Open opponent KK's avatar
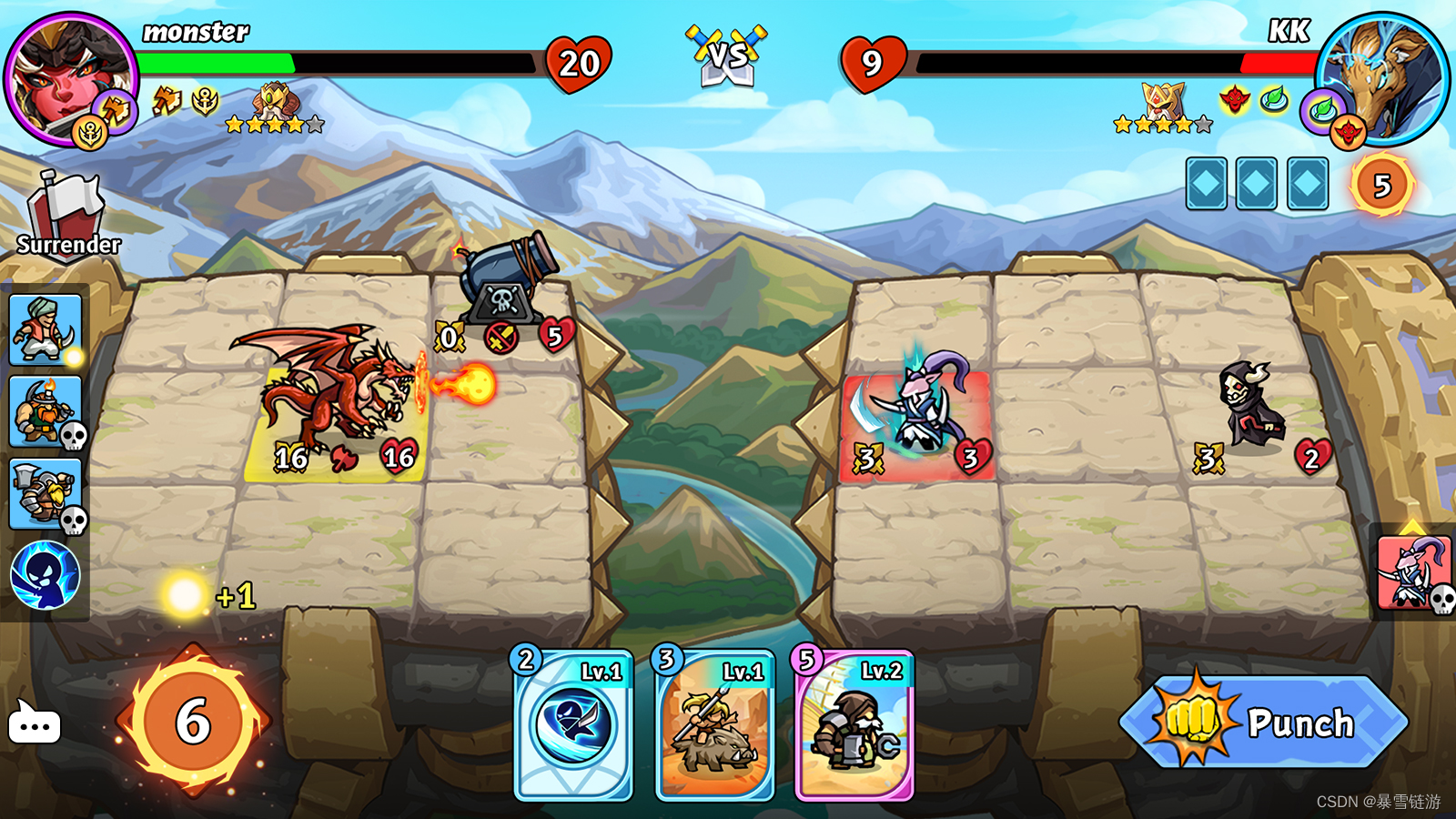 (x=1381, y=78)
